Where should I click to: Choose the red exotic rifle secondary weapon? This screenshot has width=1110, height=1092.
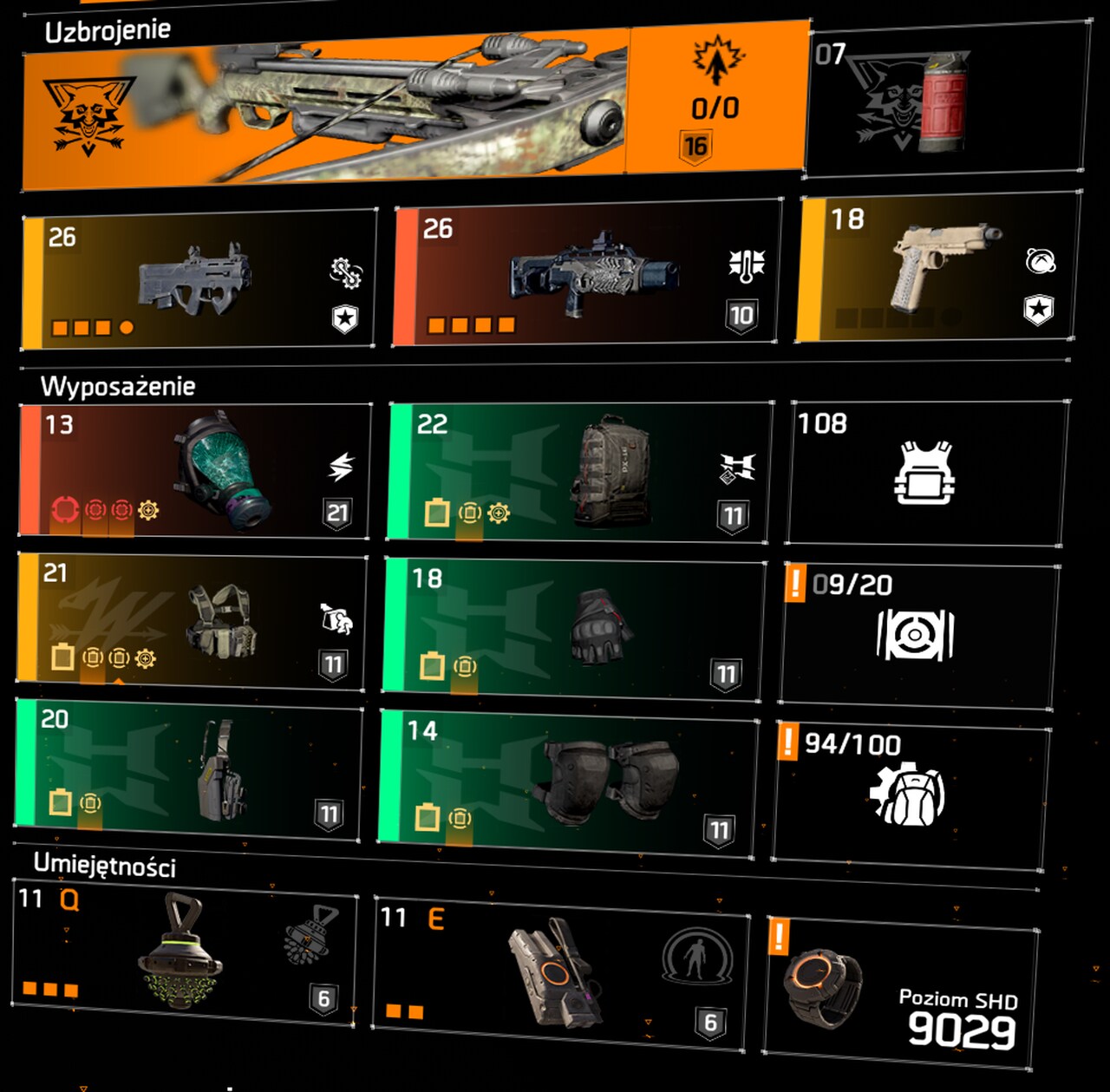tap(586, 274)
